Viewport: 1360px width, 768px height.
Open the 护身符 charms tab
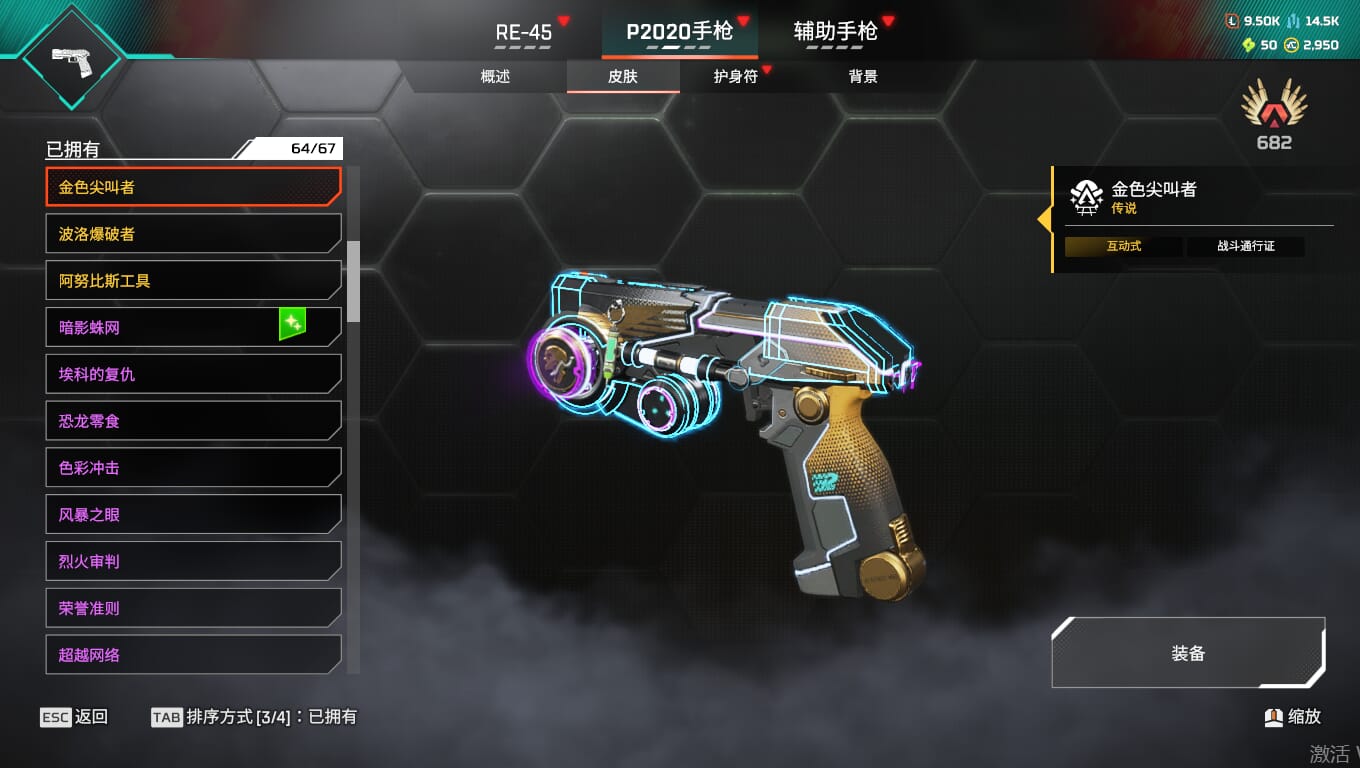735,77
